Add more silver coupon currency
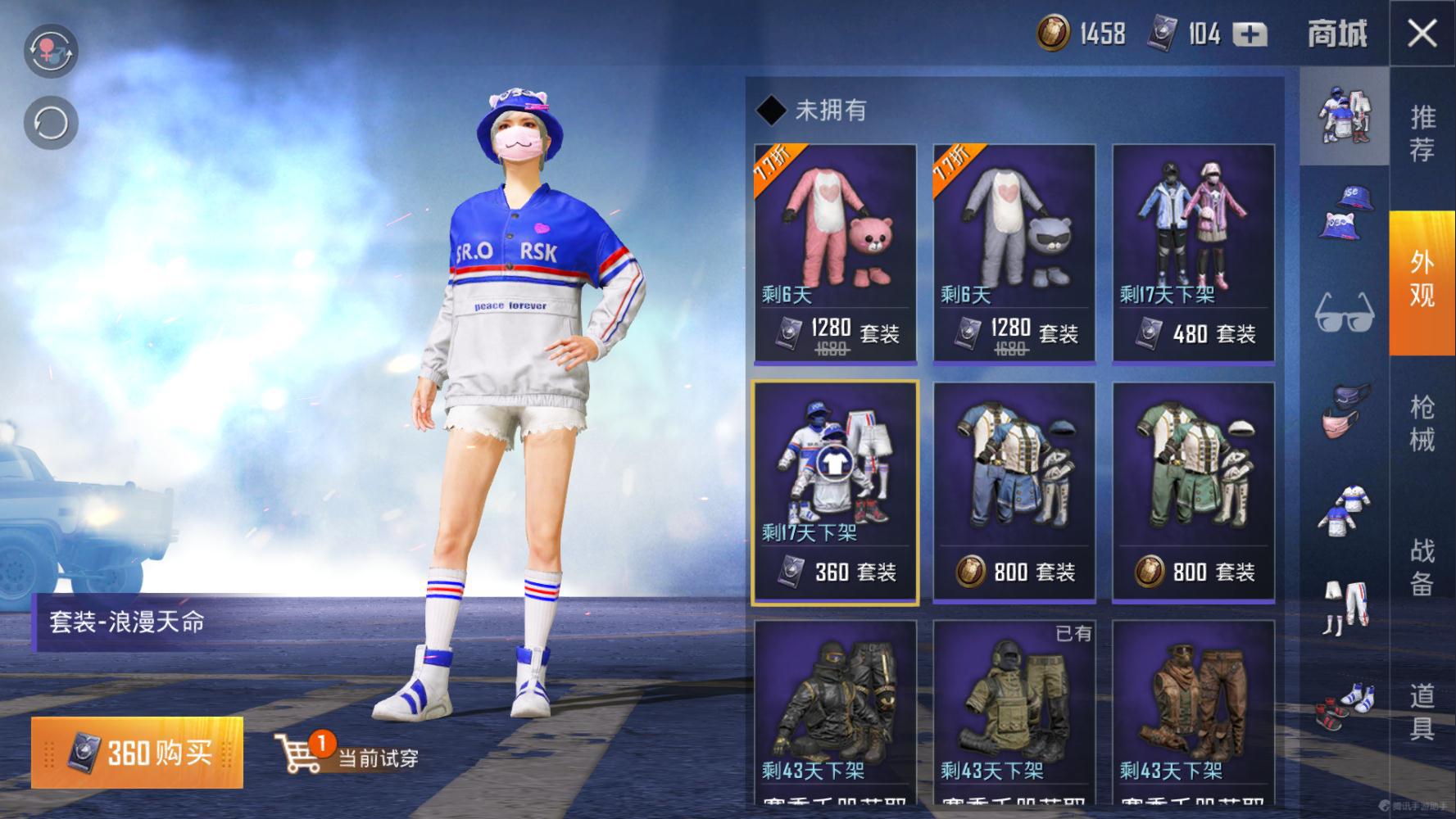Image resolution: width=1456 pixels, height=819 pixels. coord(1250,34)
